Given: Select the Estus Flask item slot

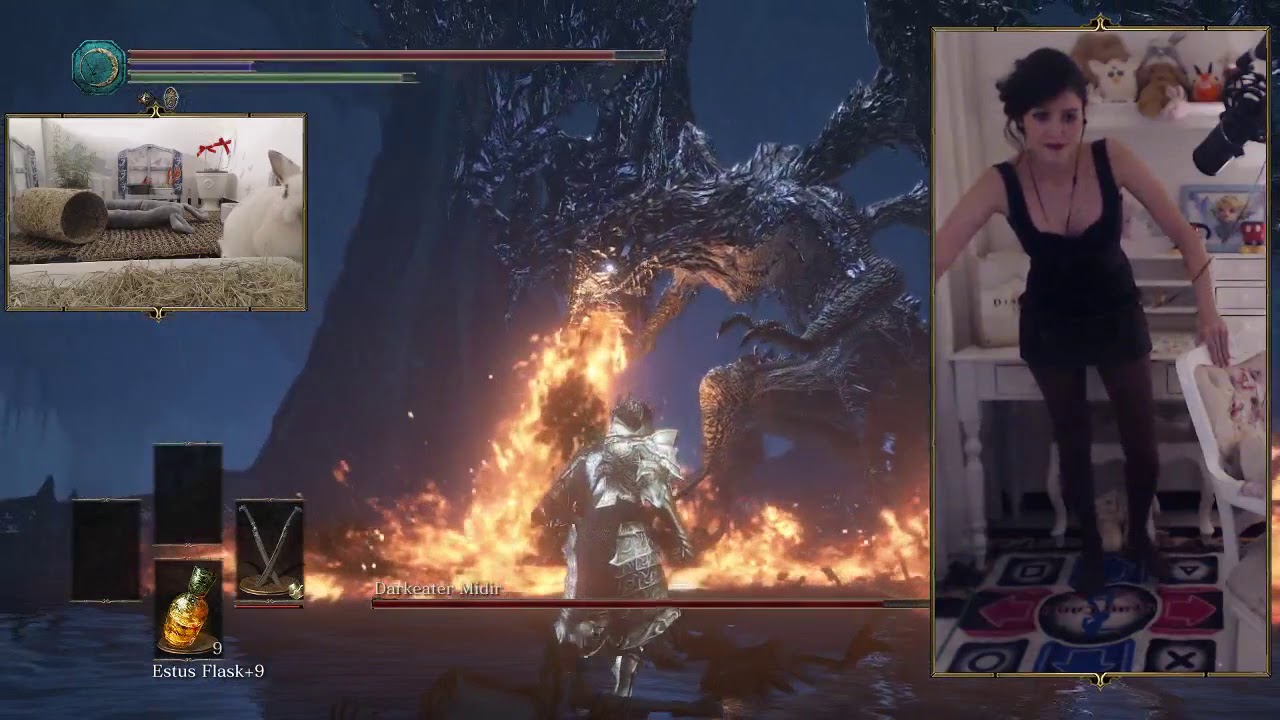Looking at the screenshot, I should (x=188, y=607).
